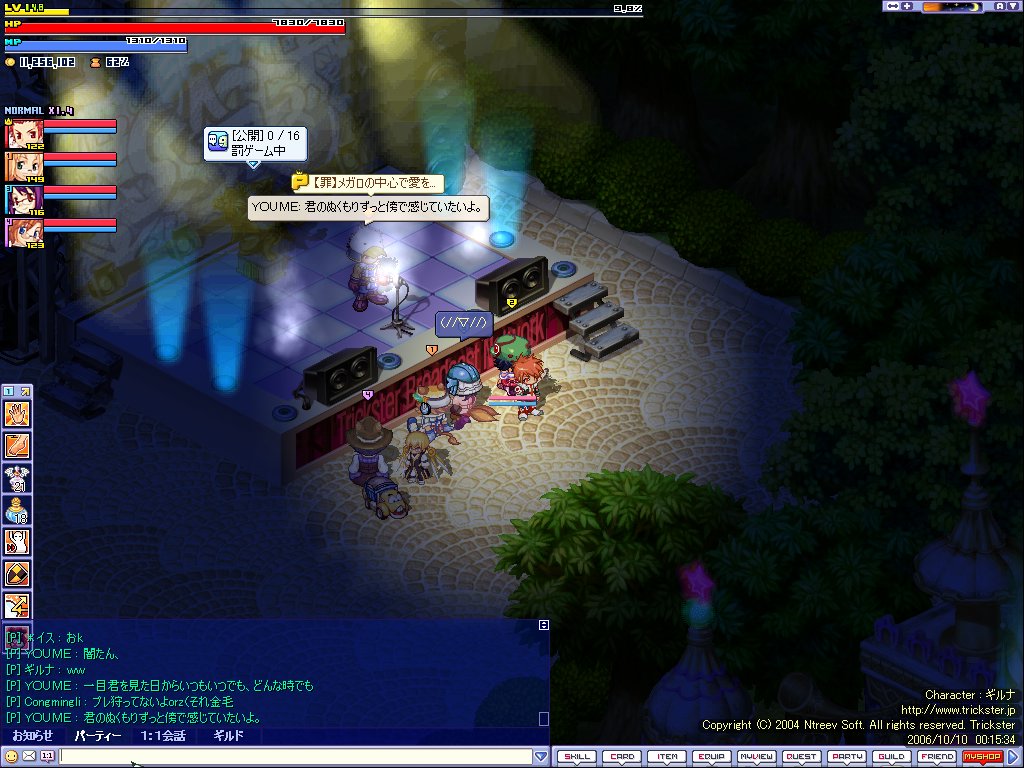1024x768 pixels.
Task: Use the blue potion with count 18
Action: [x=18, y=510]
